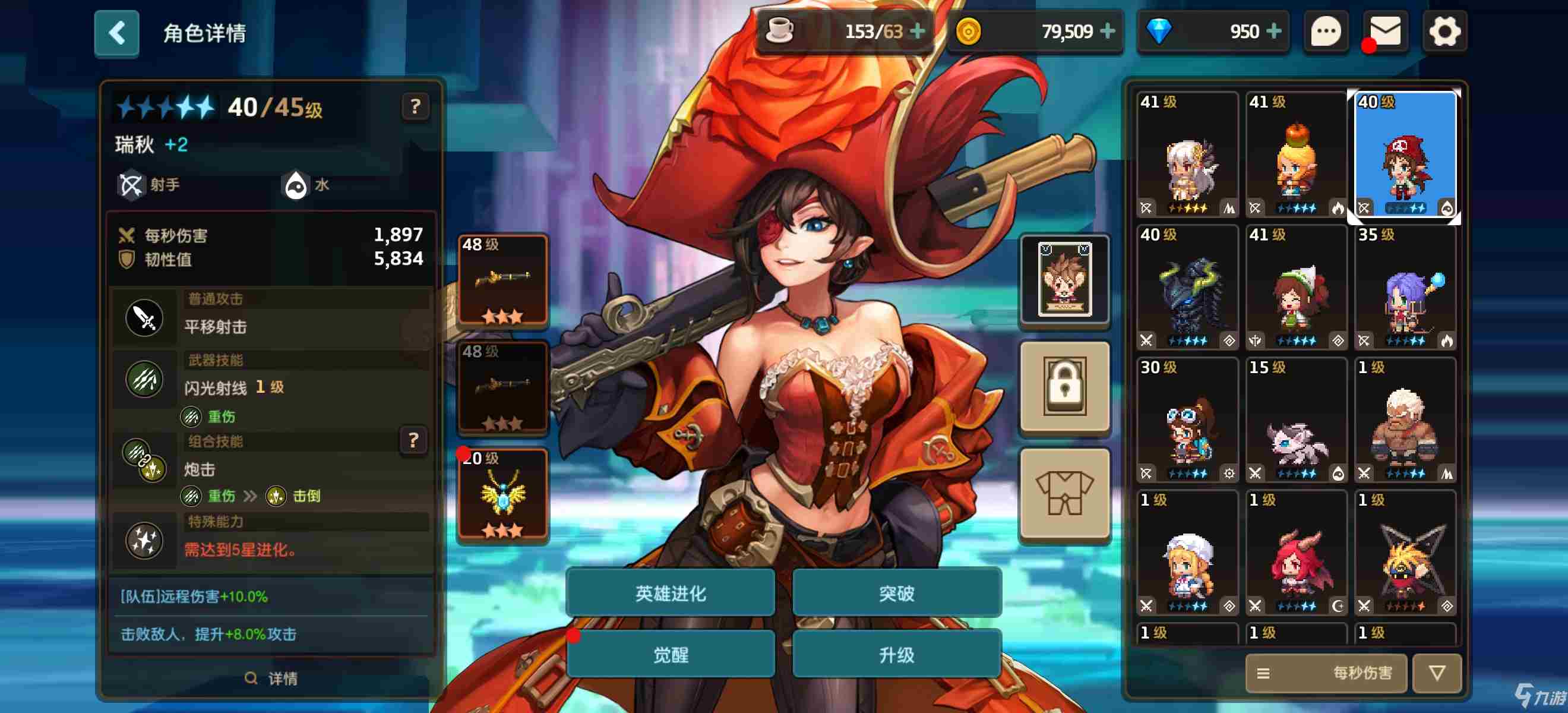Click the 特殊能力 sparkle ability icon
This screenshot has height=713, width=1568.
[x=145, y=541]
